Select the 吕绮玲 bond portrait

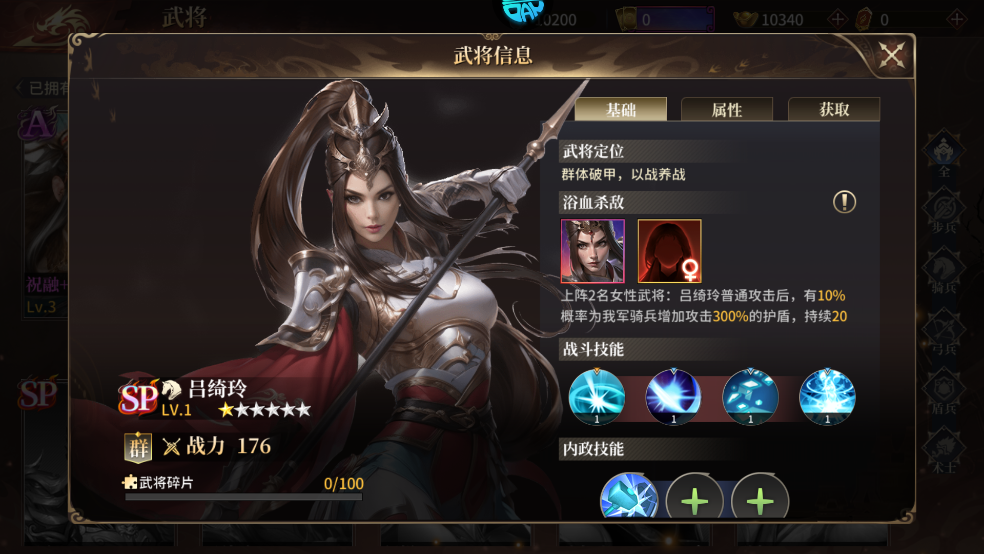tap(593, 251)
